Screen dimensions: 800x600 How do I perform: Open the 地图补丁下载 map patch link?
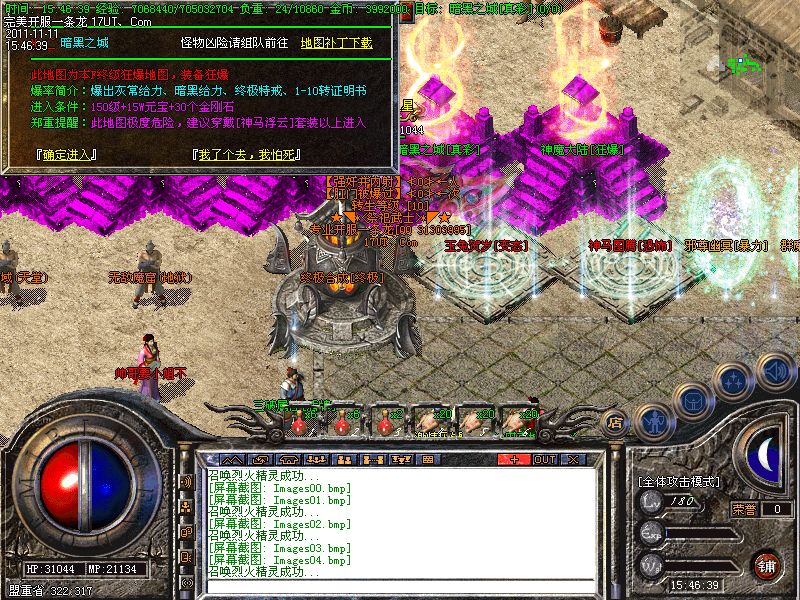tap(336, 43)
